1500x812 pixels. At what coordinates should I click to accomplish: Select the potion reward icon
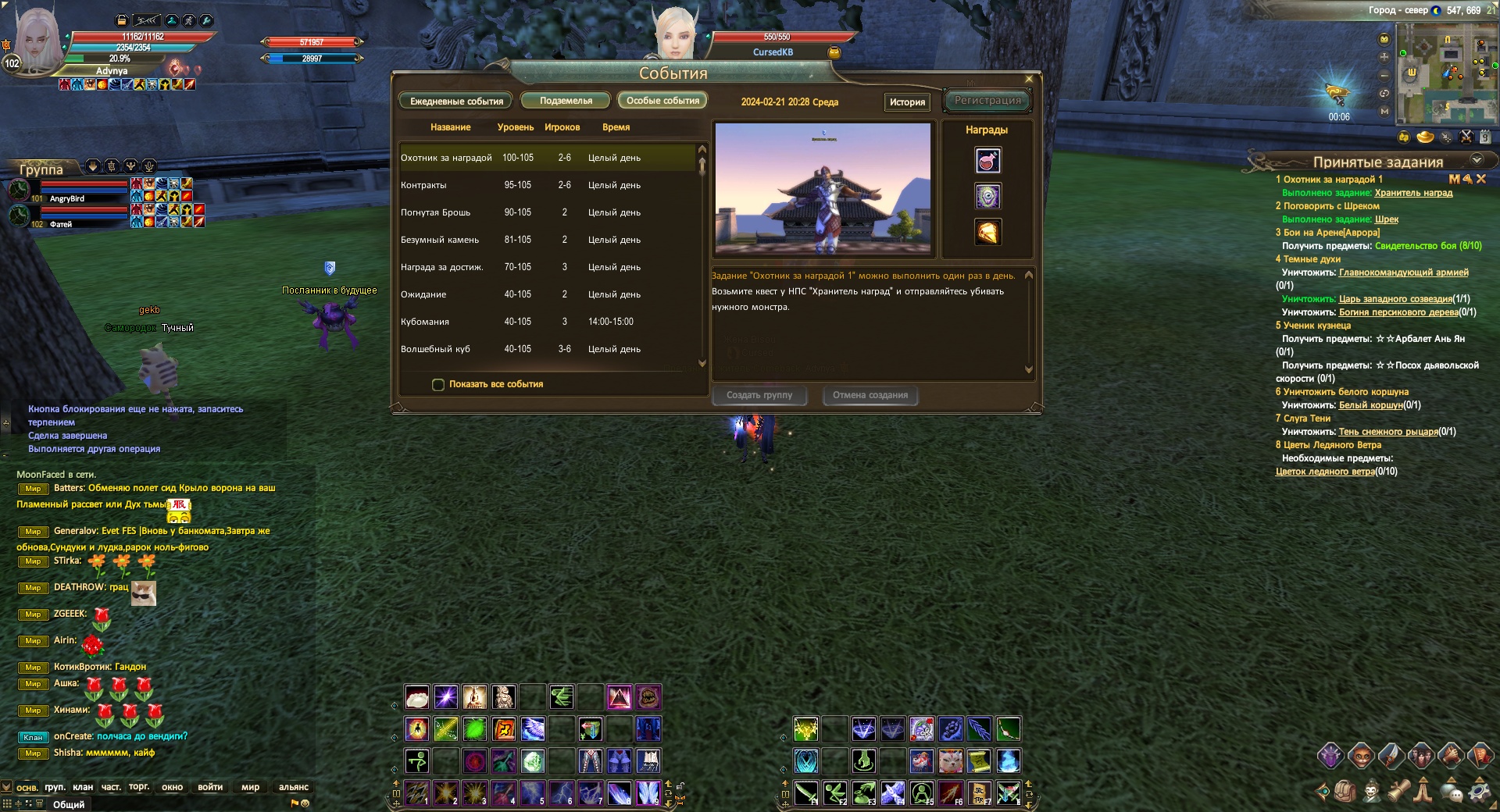(x=987, y=161)
